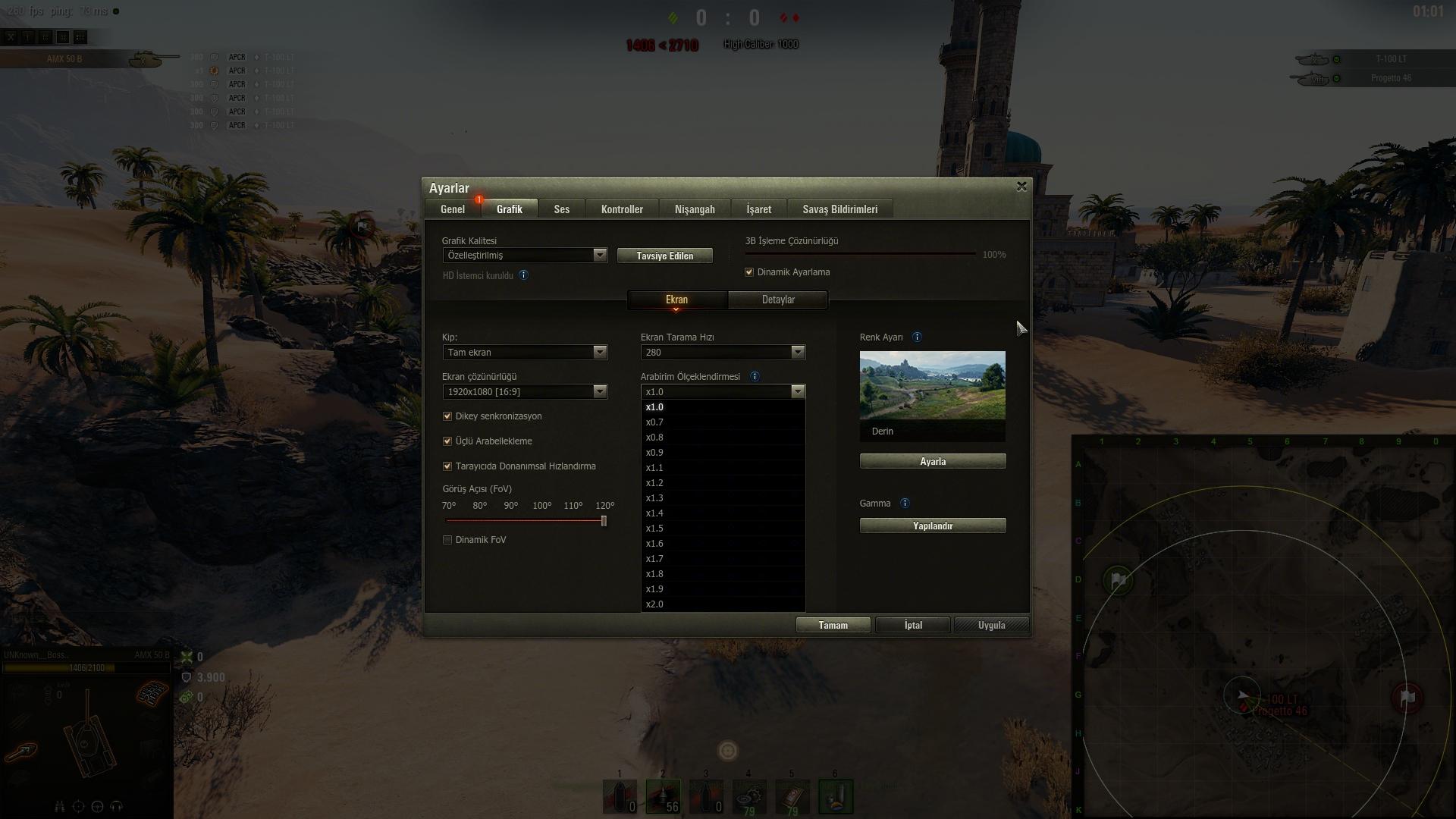Click the slot 4 repair kit consumable icon

tap(749, 796)
